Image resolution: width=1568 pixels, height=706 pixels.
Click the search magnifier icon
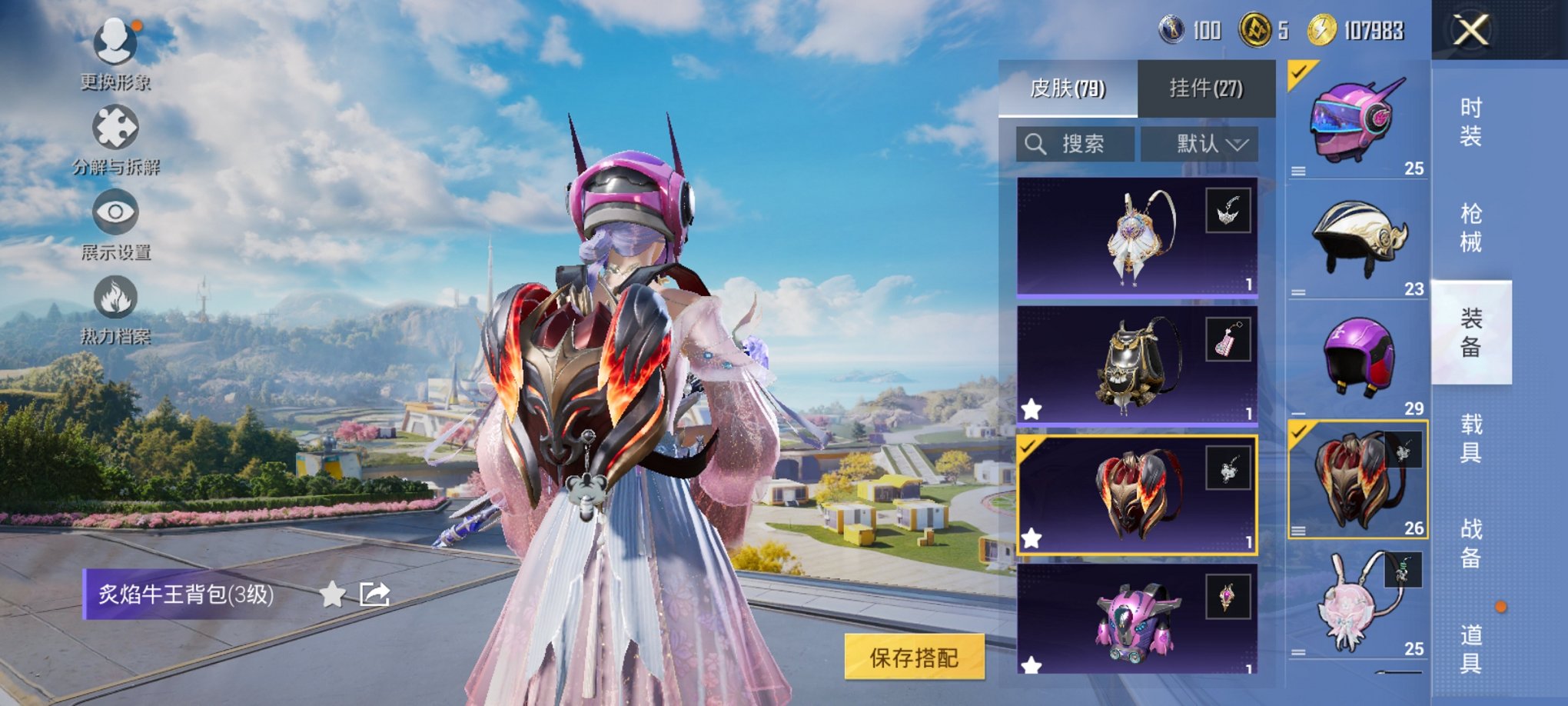(1035, 145)
